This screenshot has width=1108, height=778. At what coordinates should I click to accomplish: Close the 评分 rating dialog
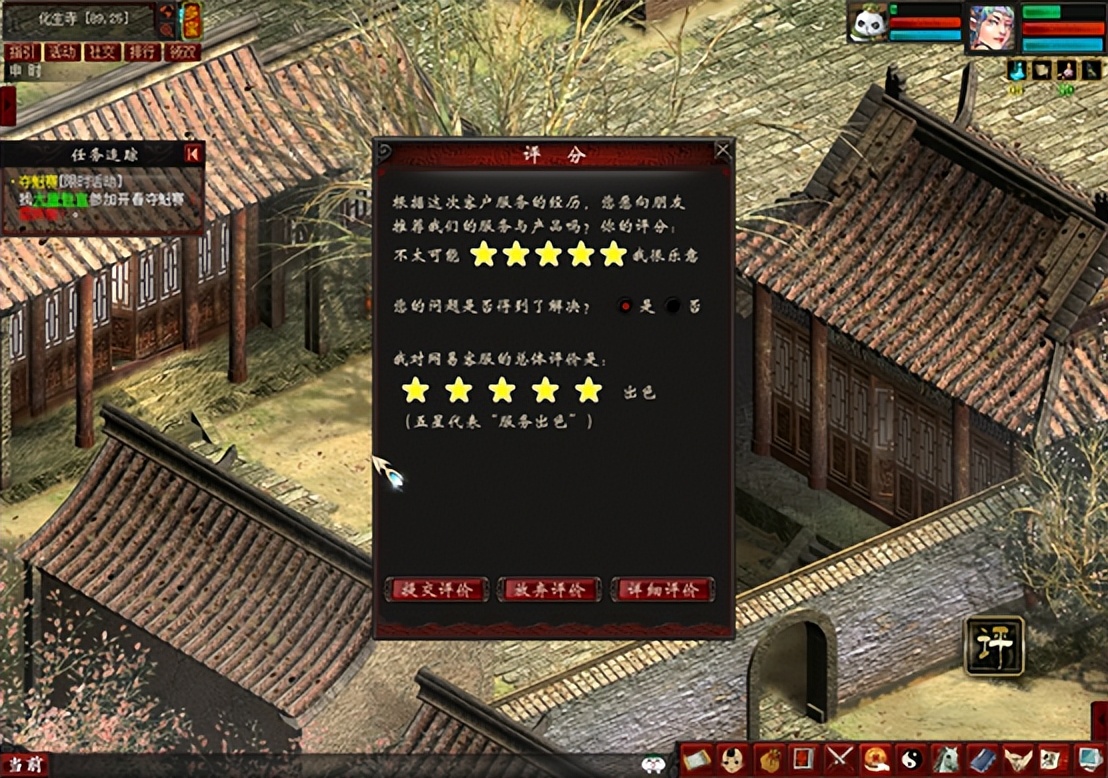pos(723,151)
